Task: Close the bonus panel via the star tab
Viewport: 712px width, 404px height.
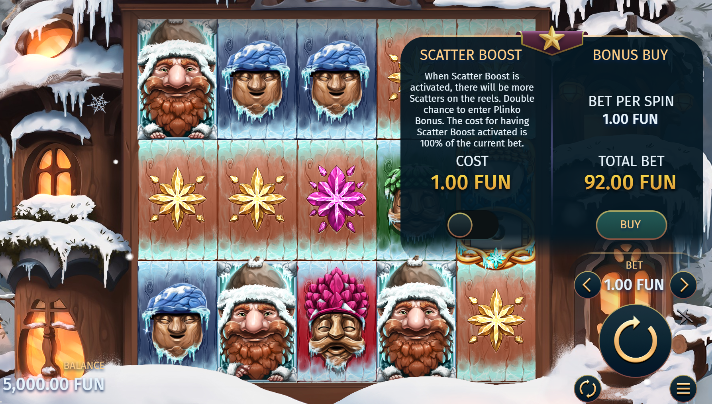Action: coord(552,41)
